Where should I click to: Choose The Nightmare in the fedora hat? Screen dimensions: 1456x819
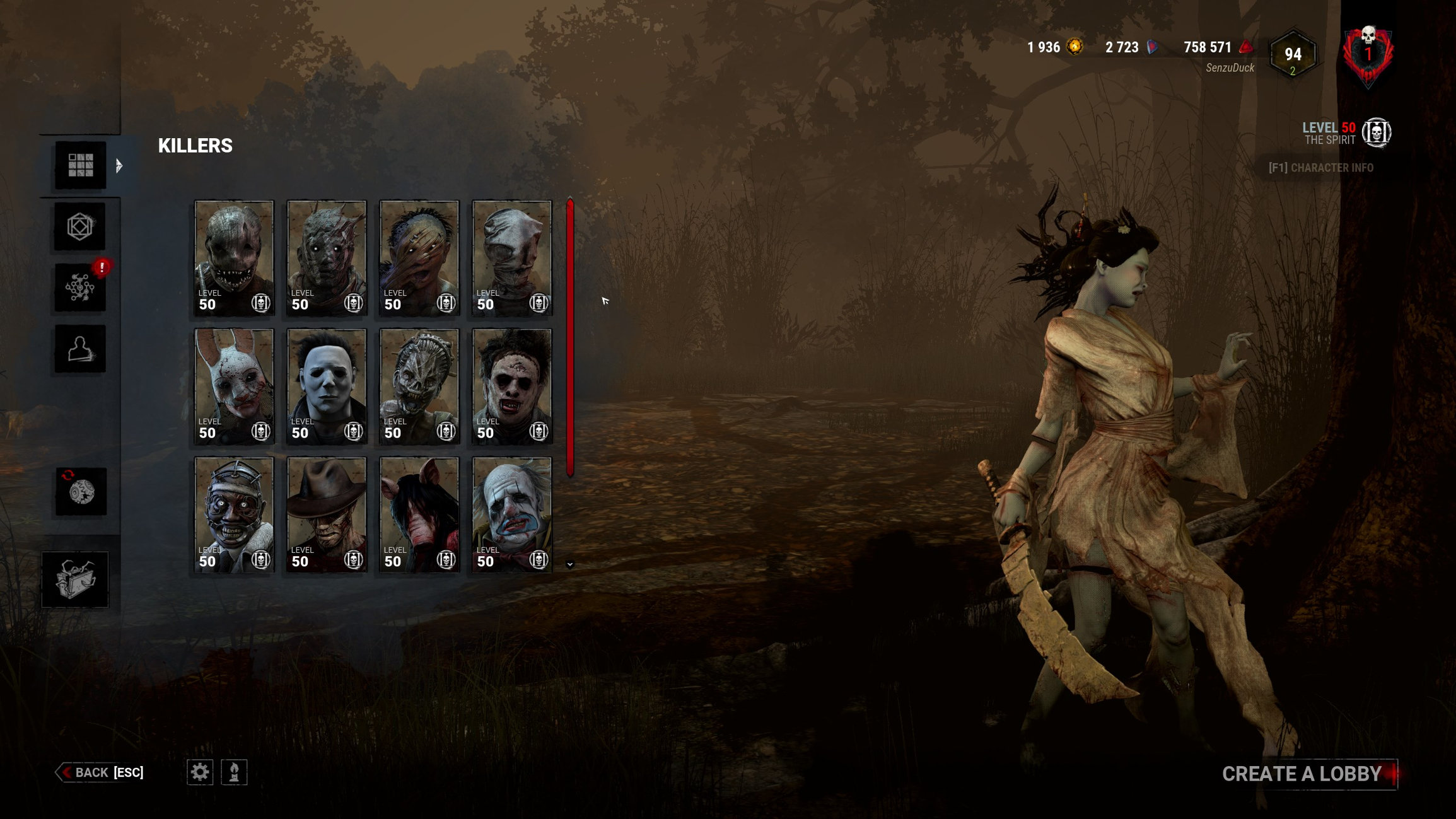click(x=327, y=514)
